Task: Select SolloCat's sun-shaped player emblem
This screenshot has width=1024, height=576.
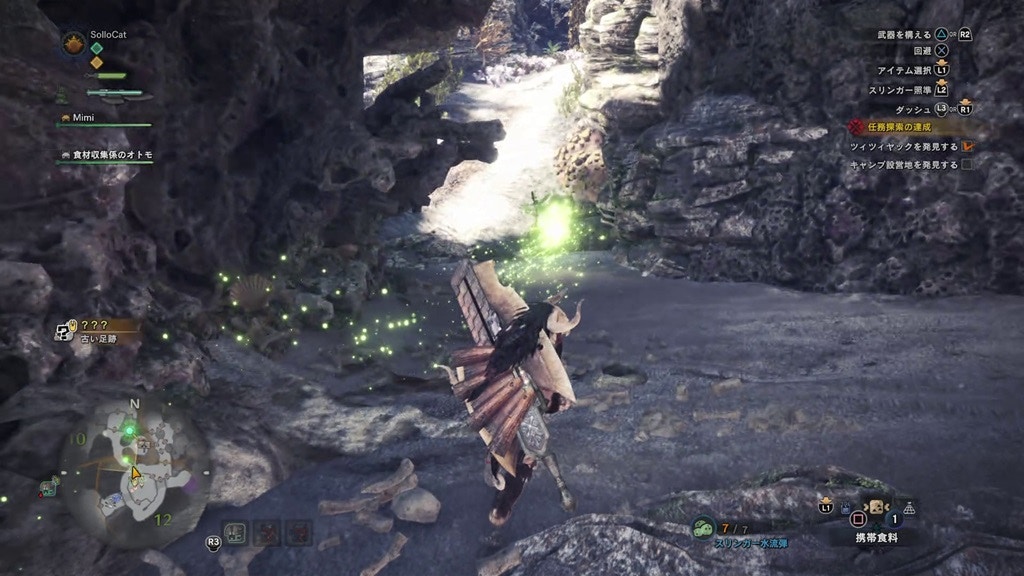Action: point(73,43)
